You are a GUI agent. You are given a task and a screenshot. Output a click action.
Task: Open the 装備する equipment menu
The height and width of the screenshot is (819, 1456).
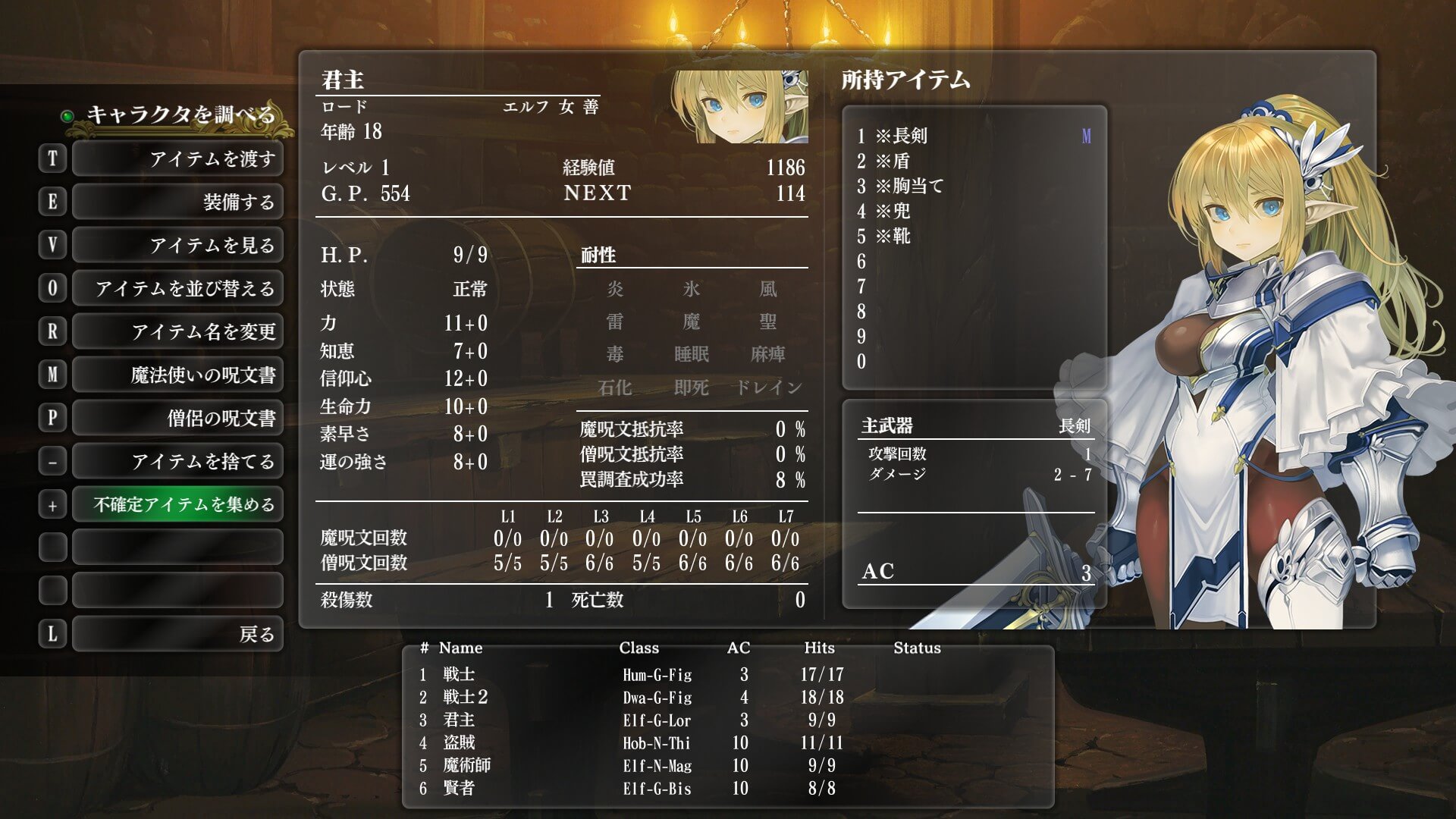pos(177,202)
